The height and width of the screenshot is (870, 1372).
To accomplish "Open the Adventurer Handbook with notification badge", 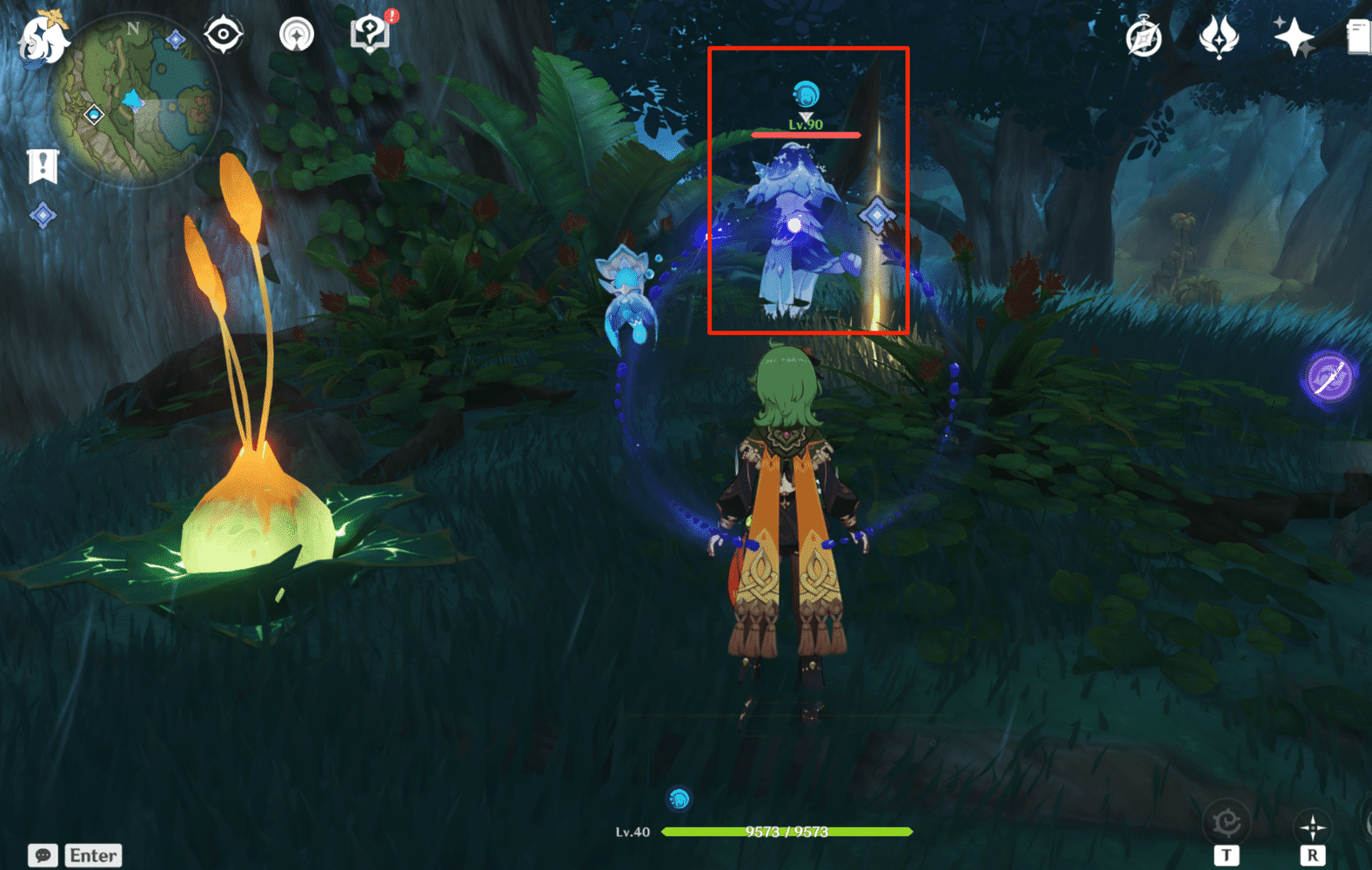I will click(369, 32).
